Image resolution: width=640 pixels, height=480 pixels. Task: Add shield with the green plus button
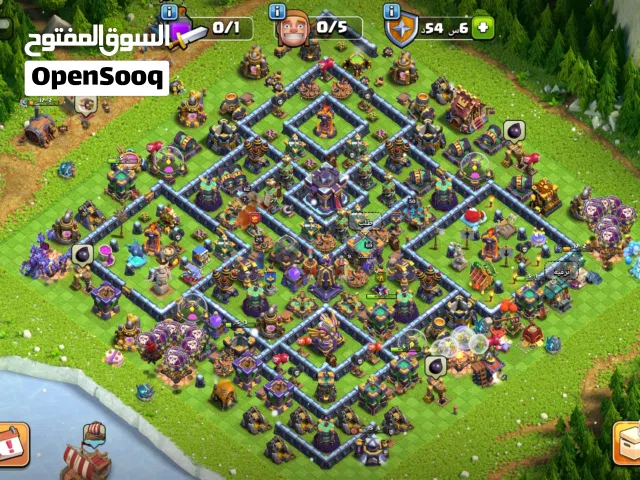pyautogui.click(x=484, y=28)
